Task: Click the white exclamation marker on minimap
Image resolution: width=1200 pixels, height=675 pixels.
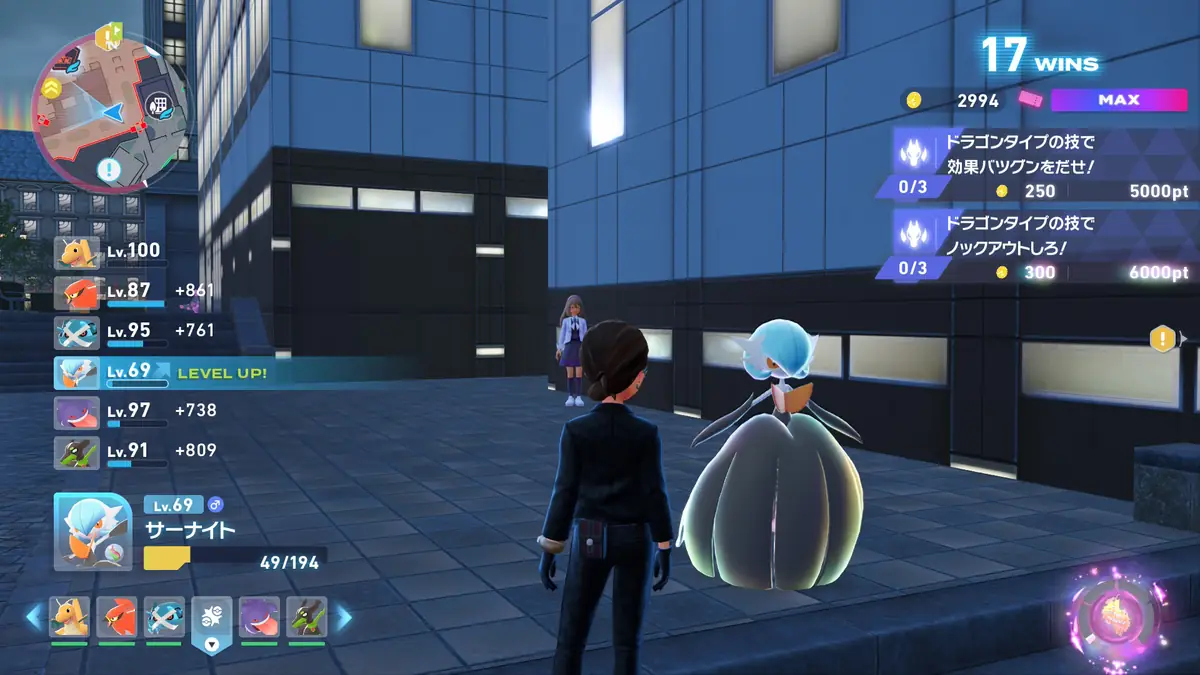Action: (x=109, y=169)
